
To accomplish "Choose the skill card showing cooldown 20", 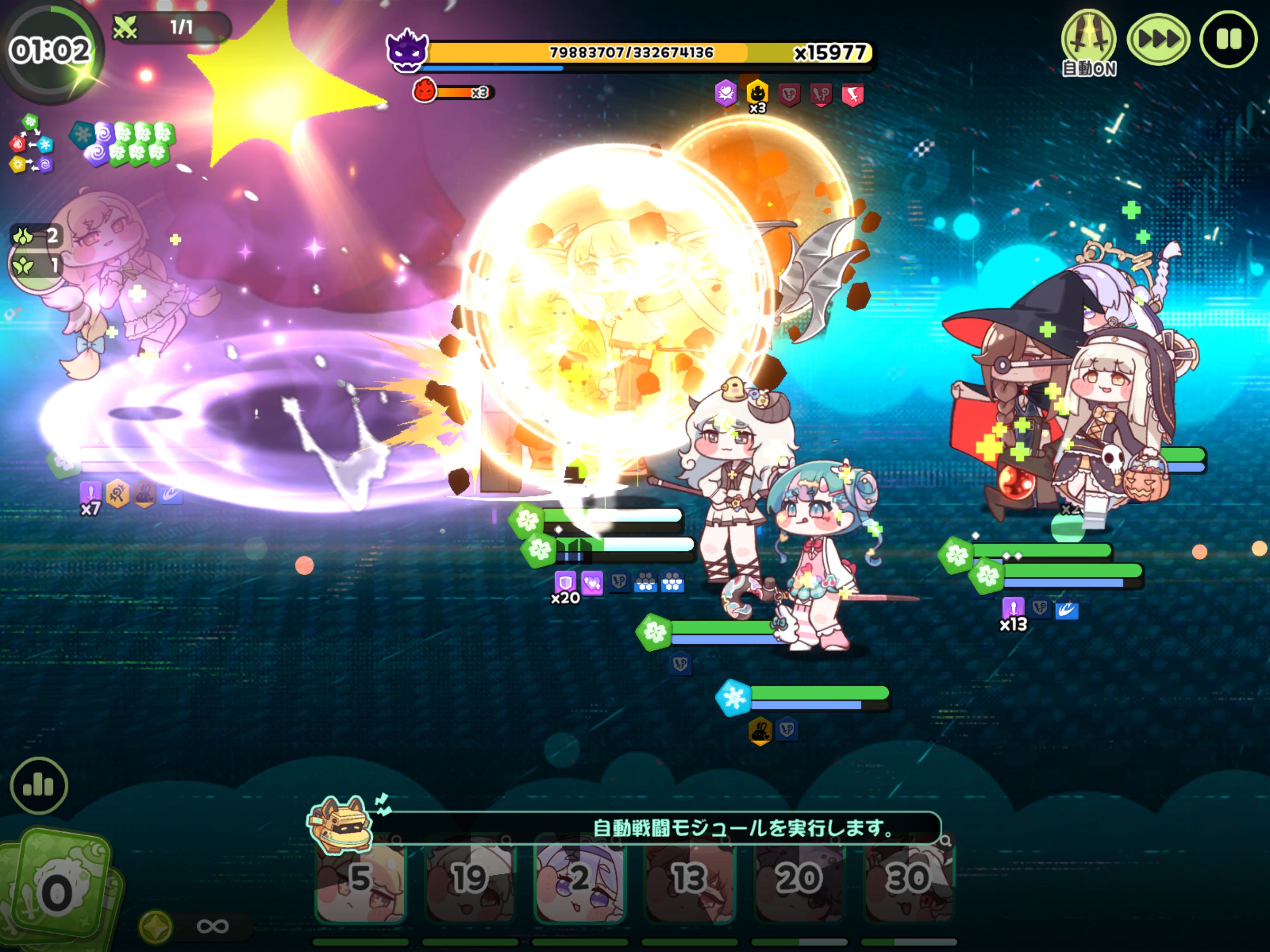I will pos(799,879).
